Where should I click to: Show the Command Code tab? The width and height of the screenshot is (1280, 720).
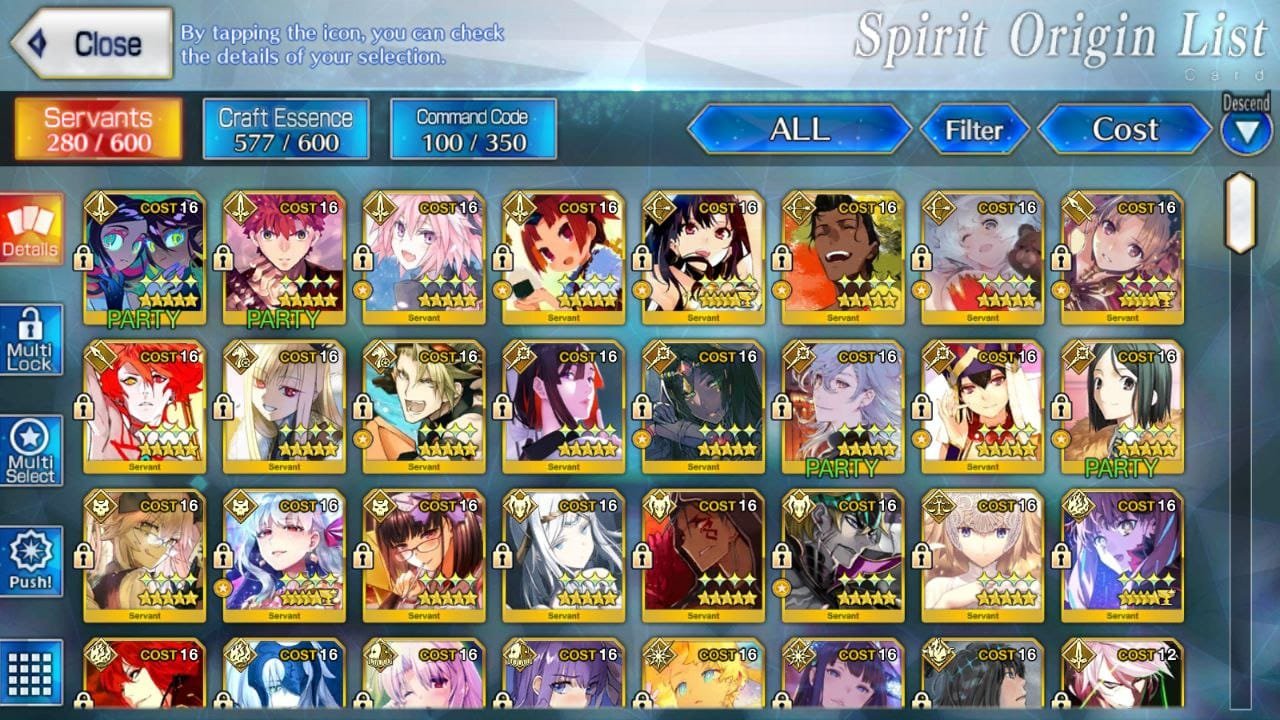click(473, 129)
